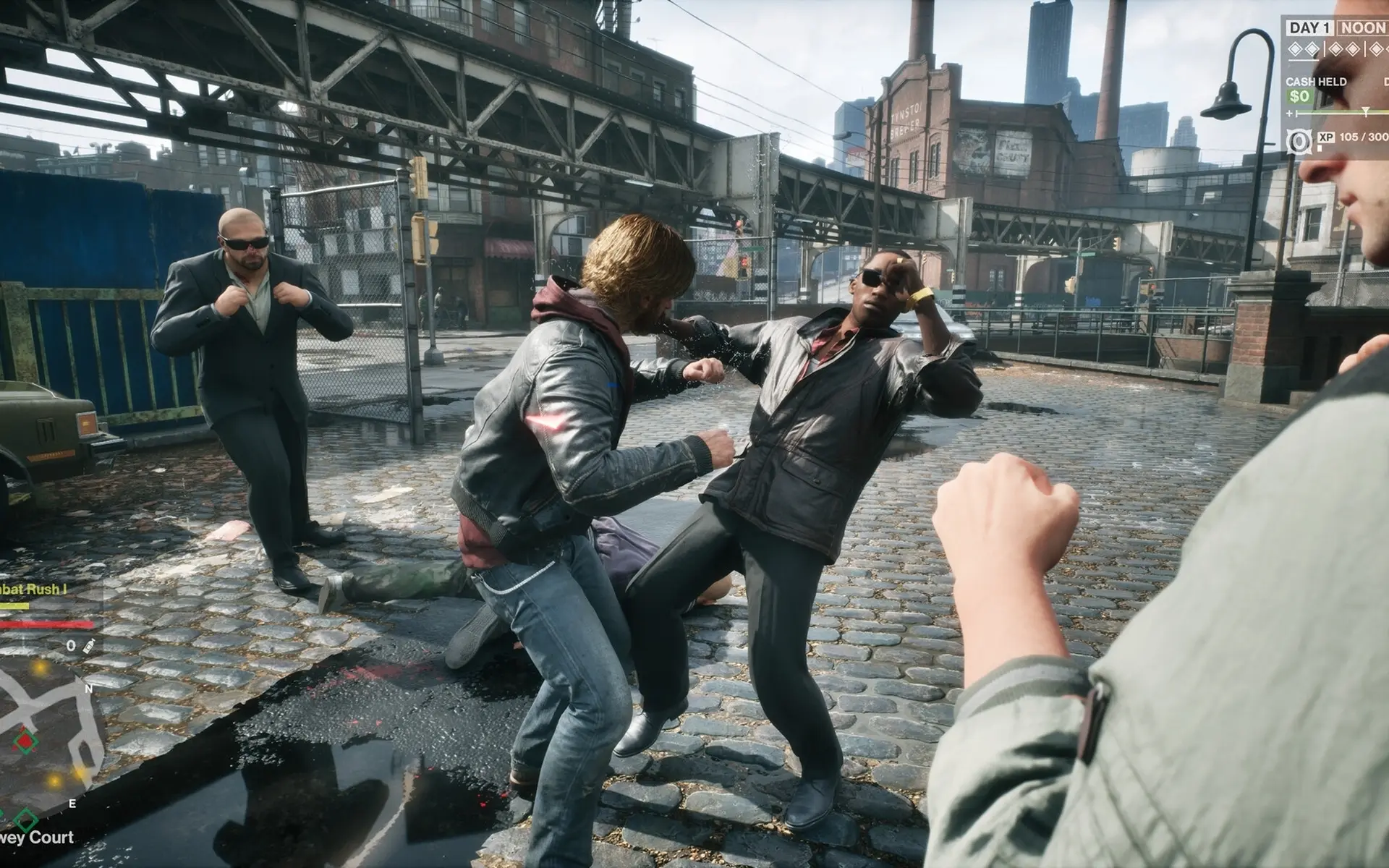This screenshot has height=868, width=1389.
Task: Open the level badge beside XP
Action: (1299, 141)
